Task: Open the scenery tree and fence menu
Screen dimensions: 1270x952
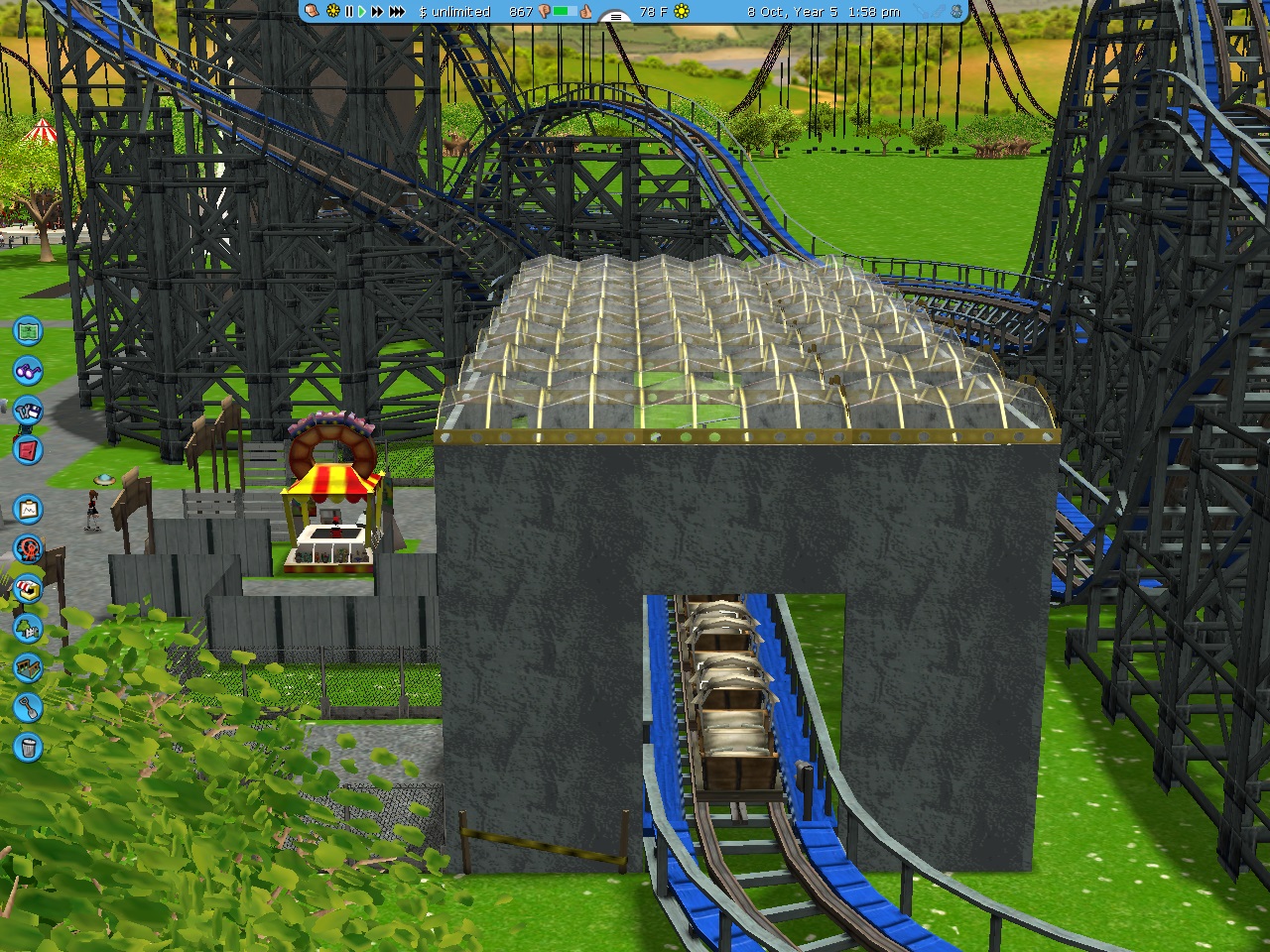Action: click(28, 628)
